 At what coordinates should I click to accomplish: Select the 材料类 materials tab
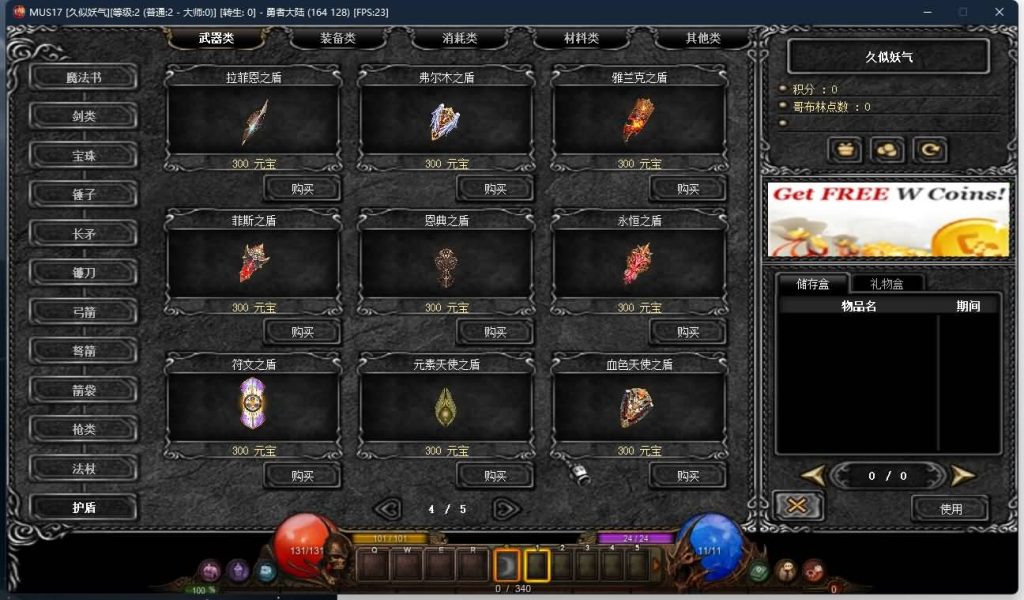point(580,39)
